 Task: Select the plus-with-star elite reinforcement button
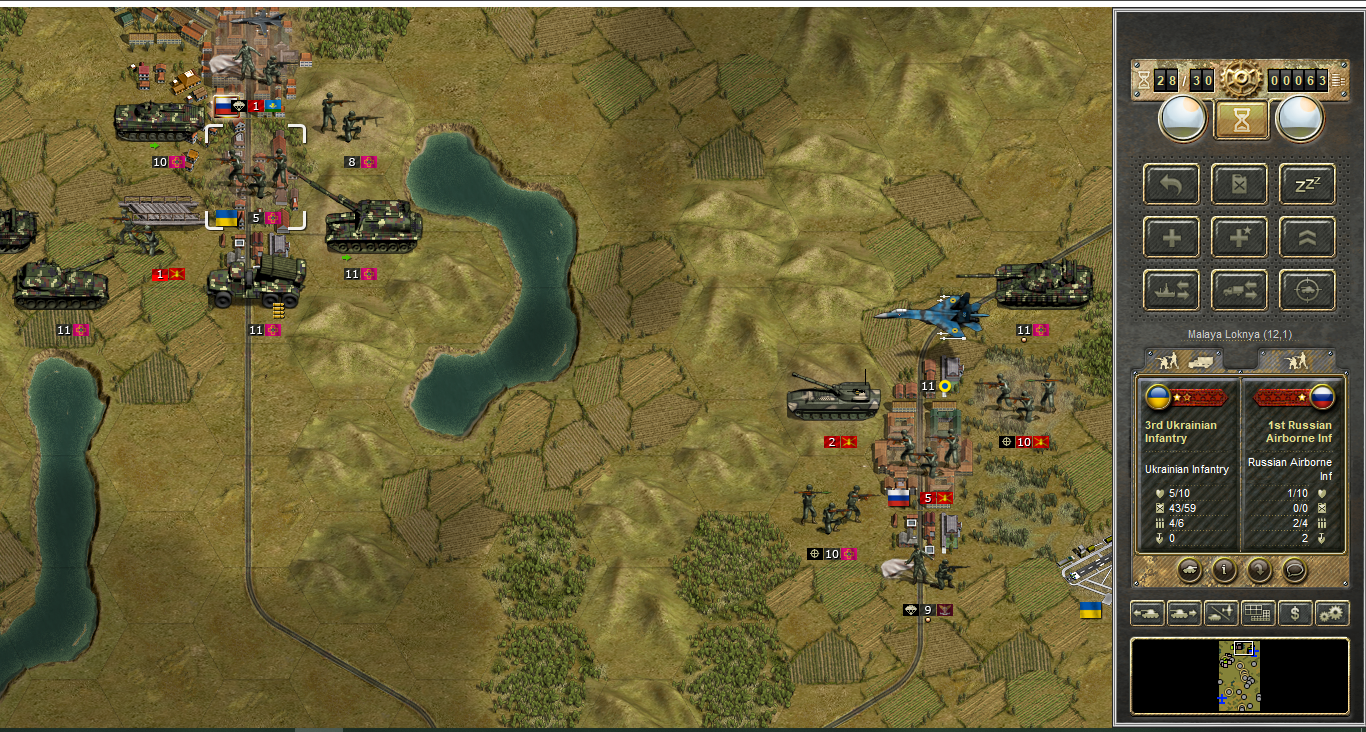(x=1240, y=237)
